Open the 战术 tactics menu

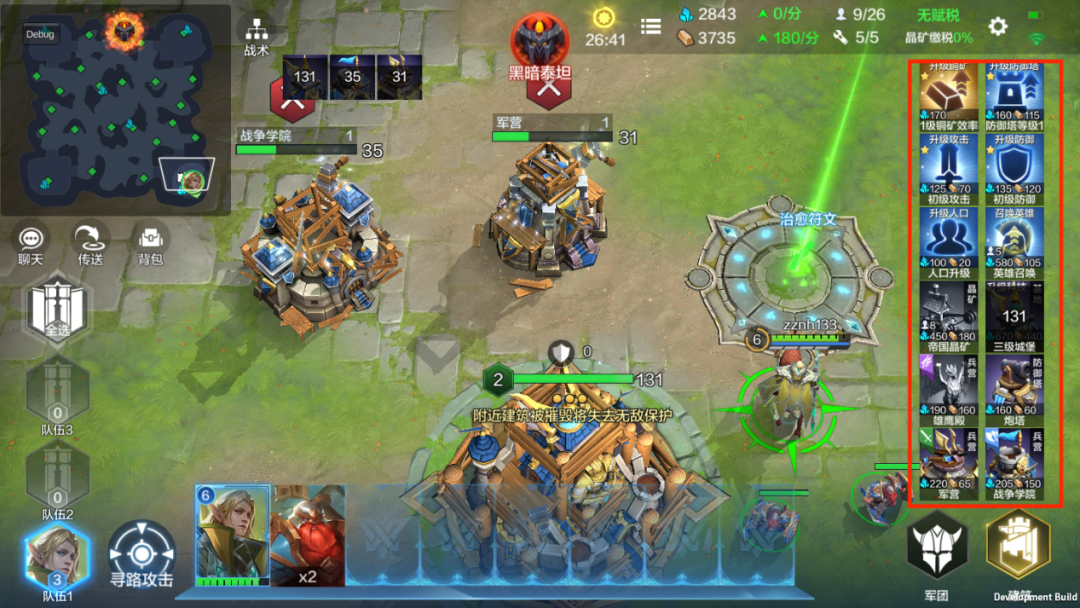click(256, 38)
